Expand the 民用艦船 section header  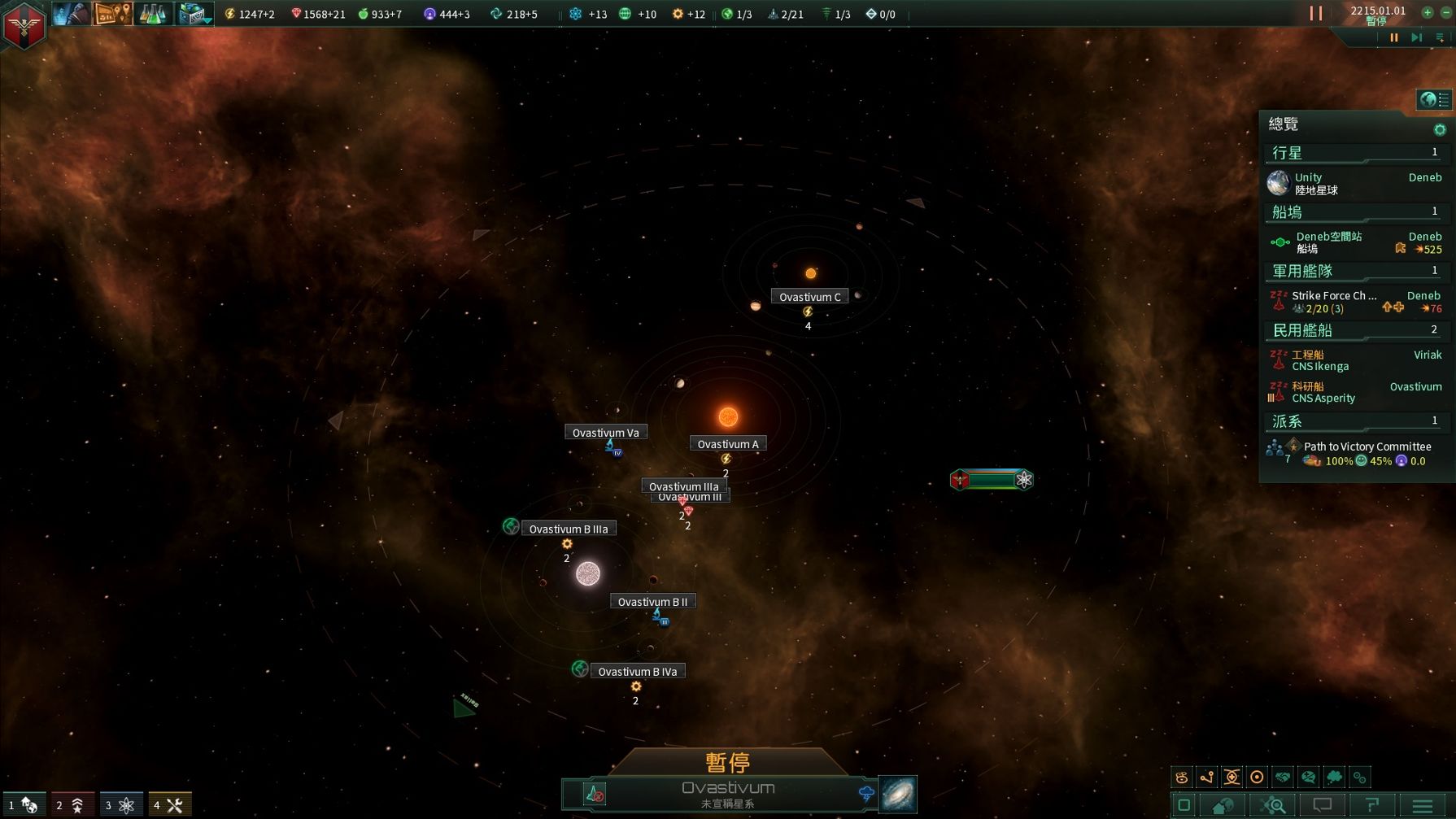(x=1353, y=329)
